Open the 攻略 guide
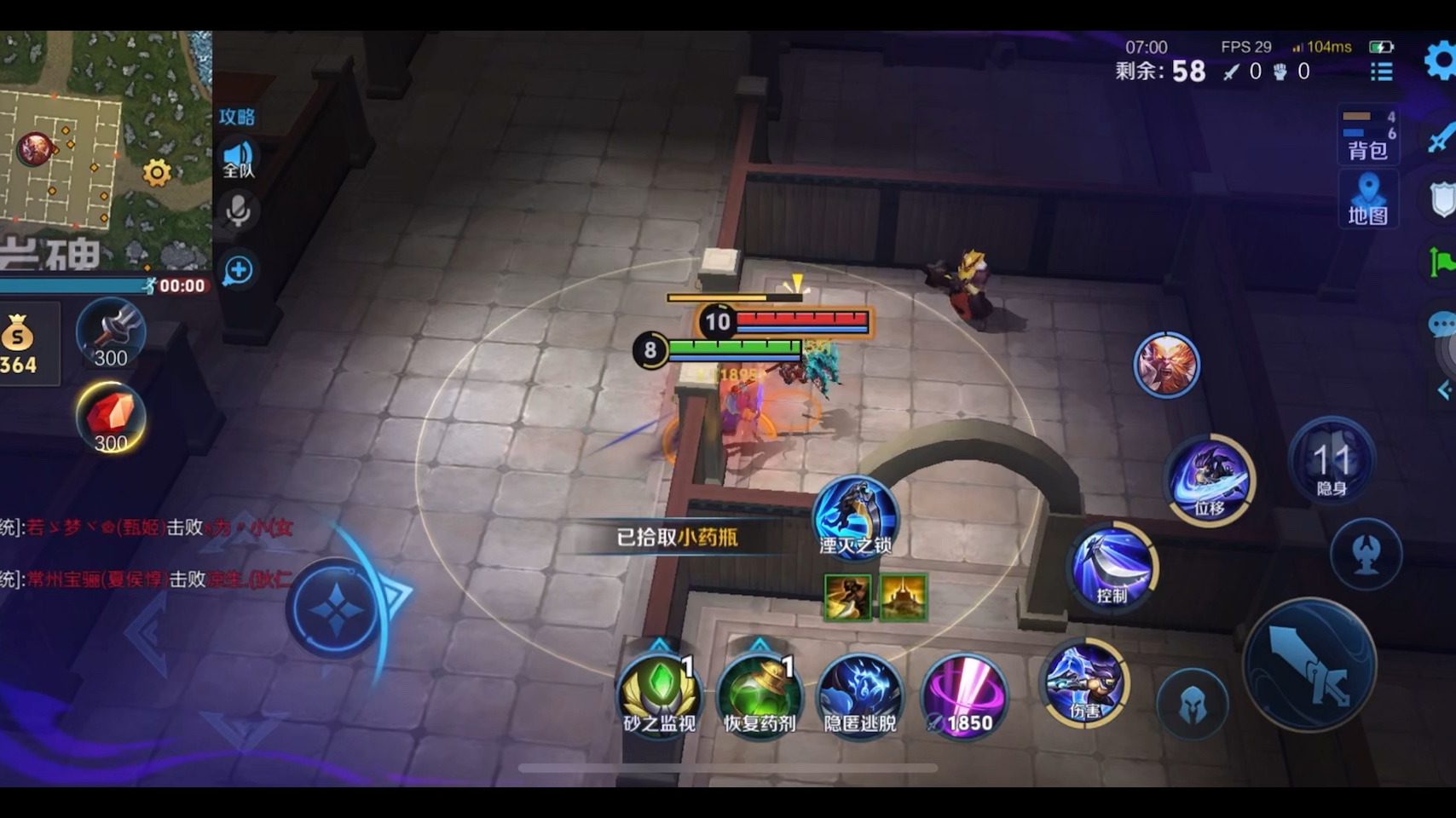The height and width of the screenshot is (818, 1456). (x=236, y=117)
